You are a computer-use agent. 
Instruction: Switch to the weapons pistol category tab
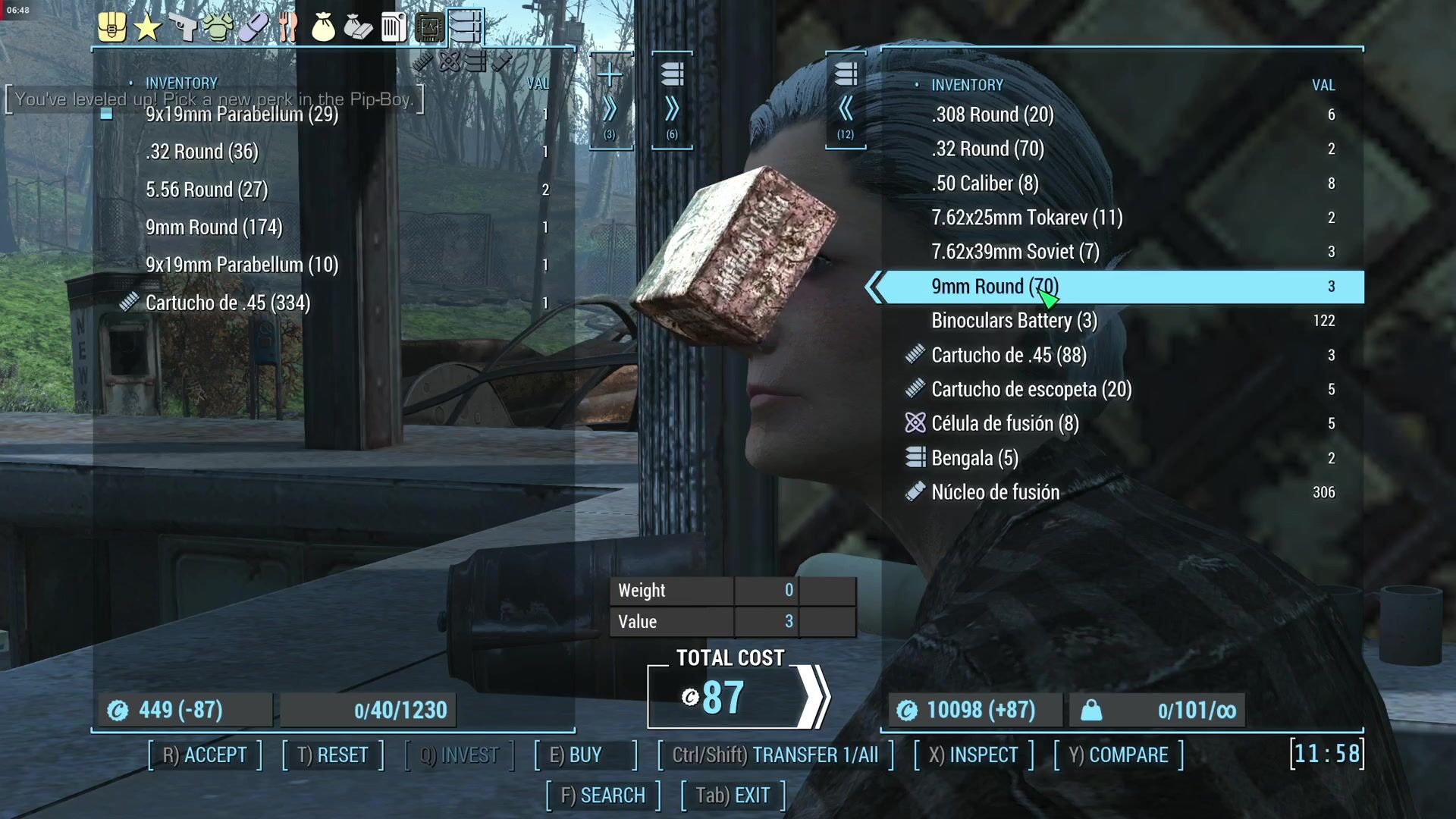click(x=183, y=28)
